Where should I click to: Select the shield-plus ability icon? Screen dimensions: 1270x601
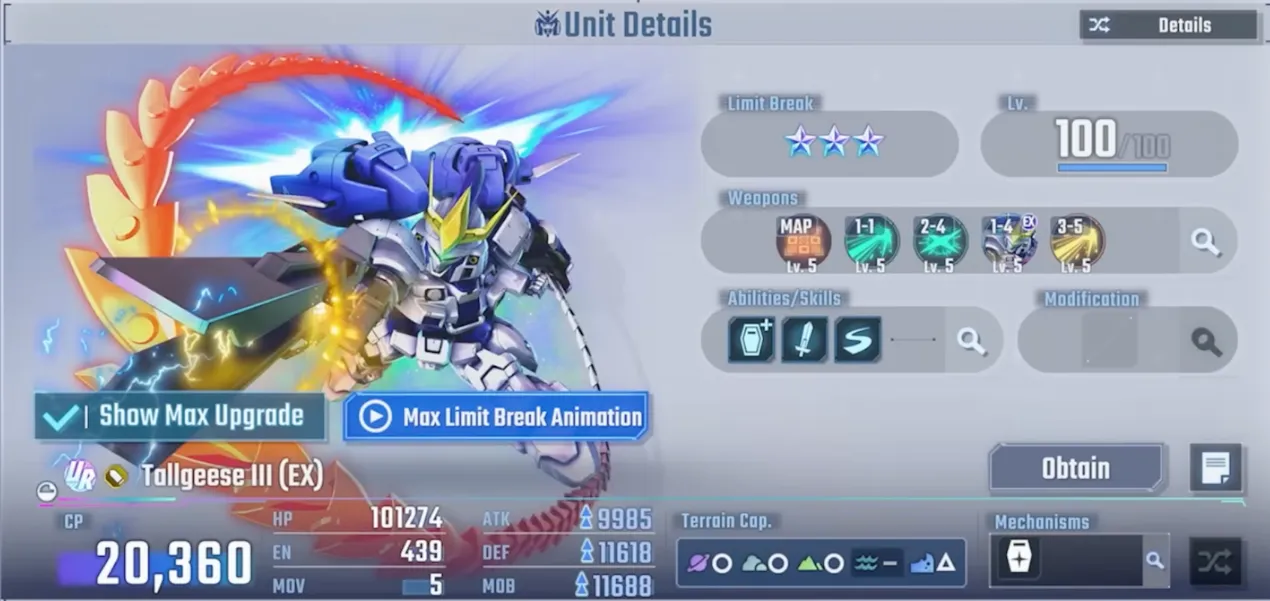751,340
